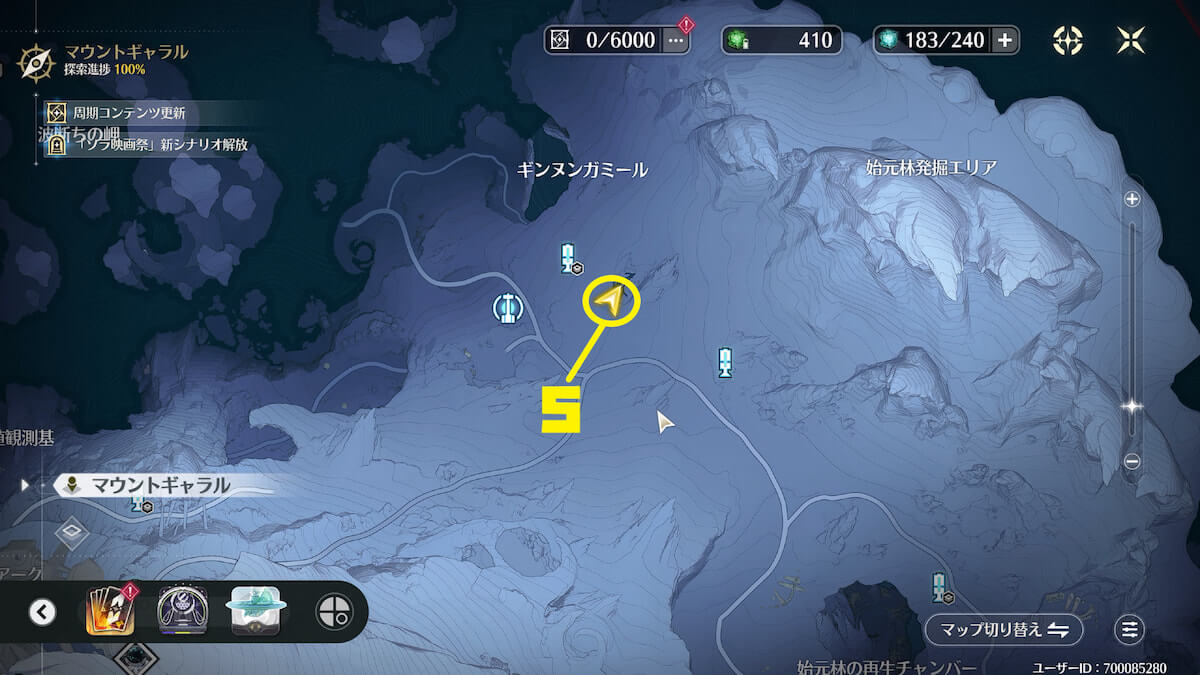Collapse the bottom toolbar with the back arrow
This screenshot has width=1200, height=675.
pos(42,611)
